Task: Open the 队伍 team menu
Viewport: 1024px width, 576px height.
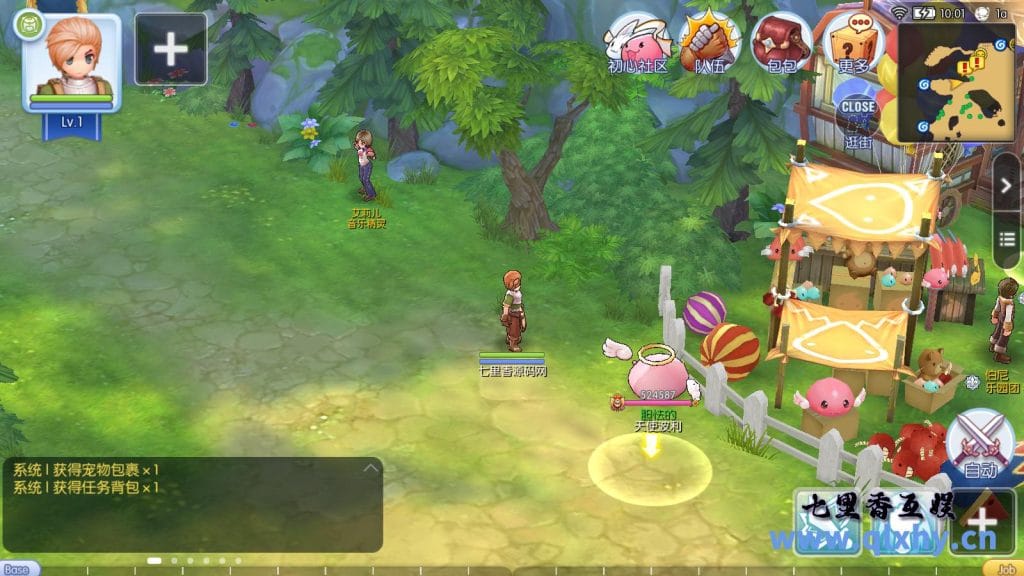Action: [x=709, y=42]
